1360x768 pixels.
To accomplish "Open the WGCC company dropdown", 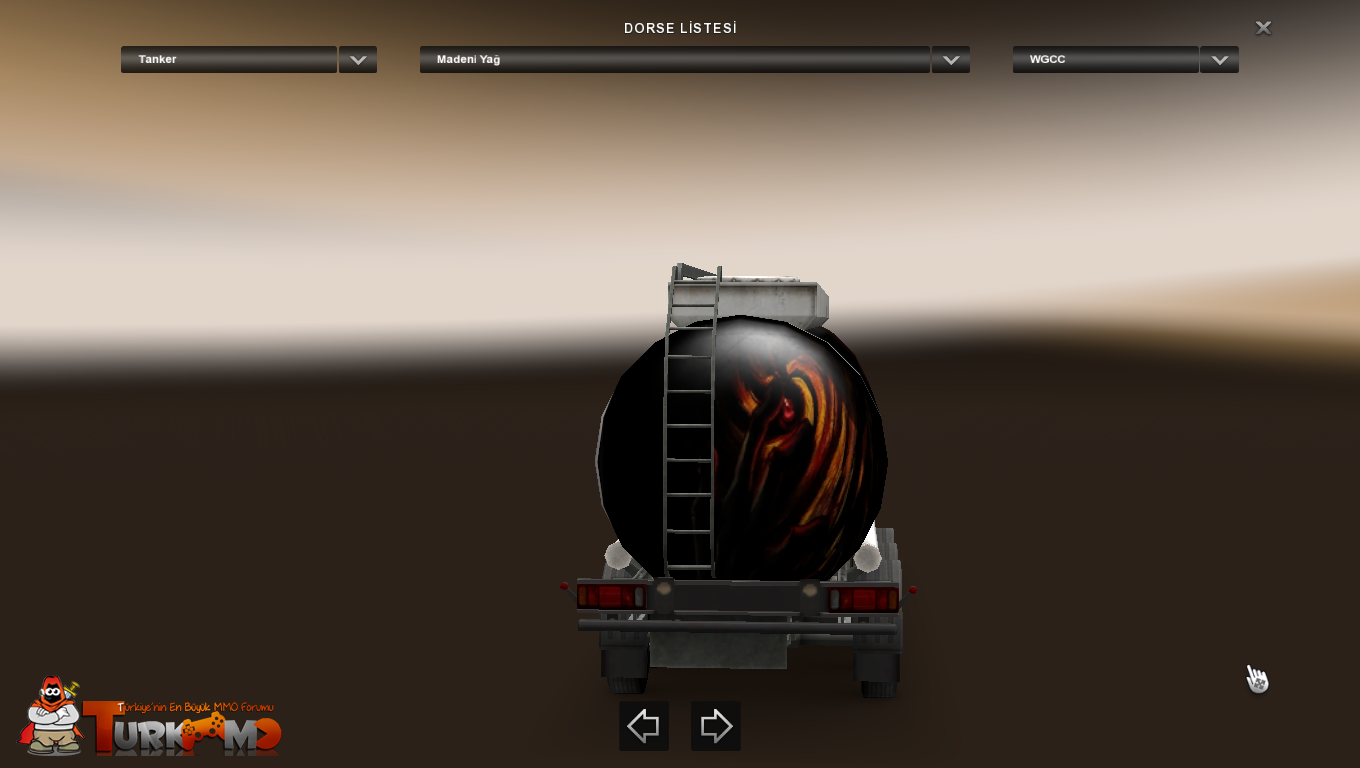I will point(1219,60).
